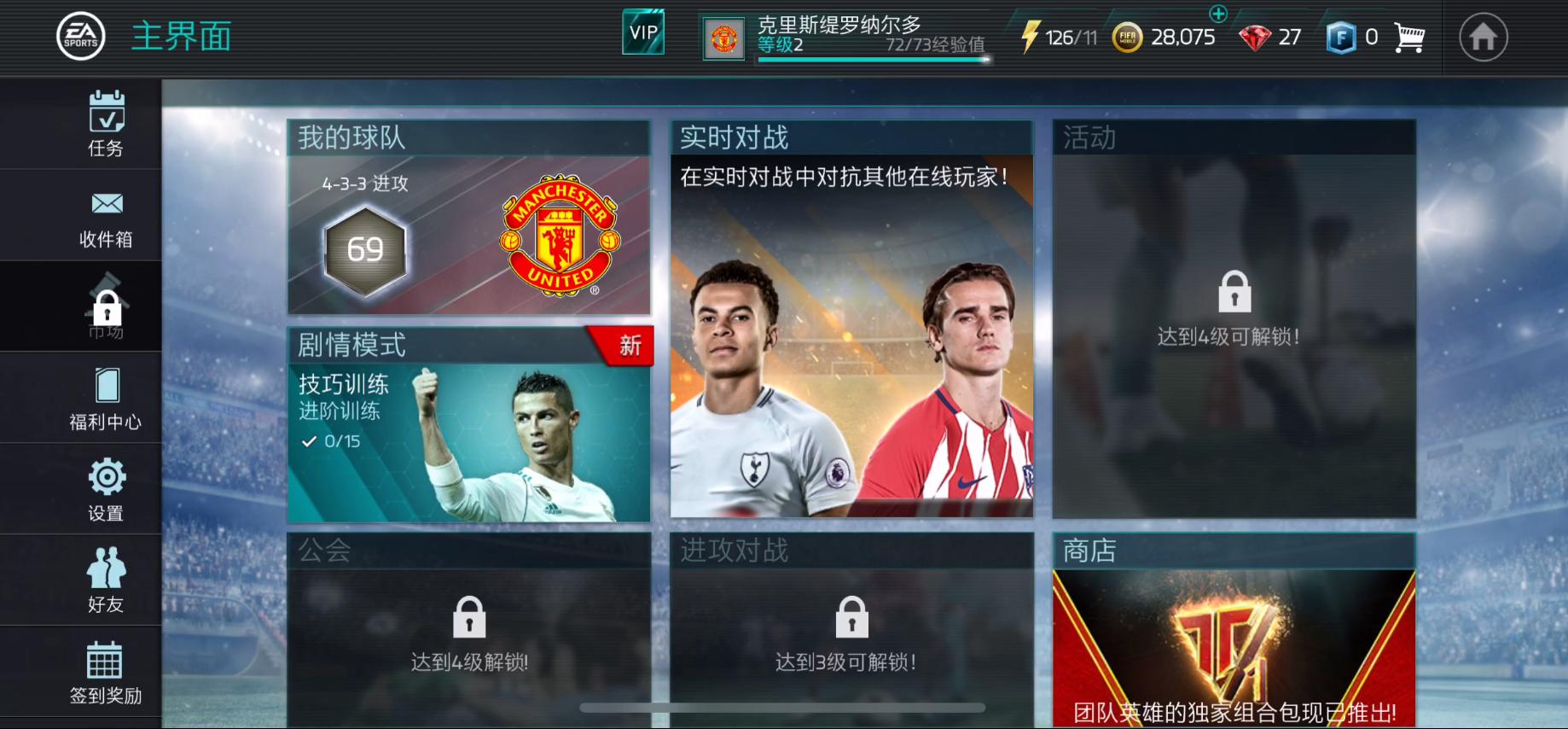Tap the locked 活动 events panel
Image resolution: width=1568 pixels, height=729 pixels.
coord(1233,316)
